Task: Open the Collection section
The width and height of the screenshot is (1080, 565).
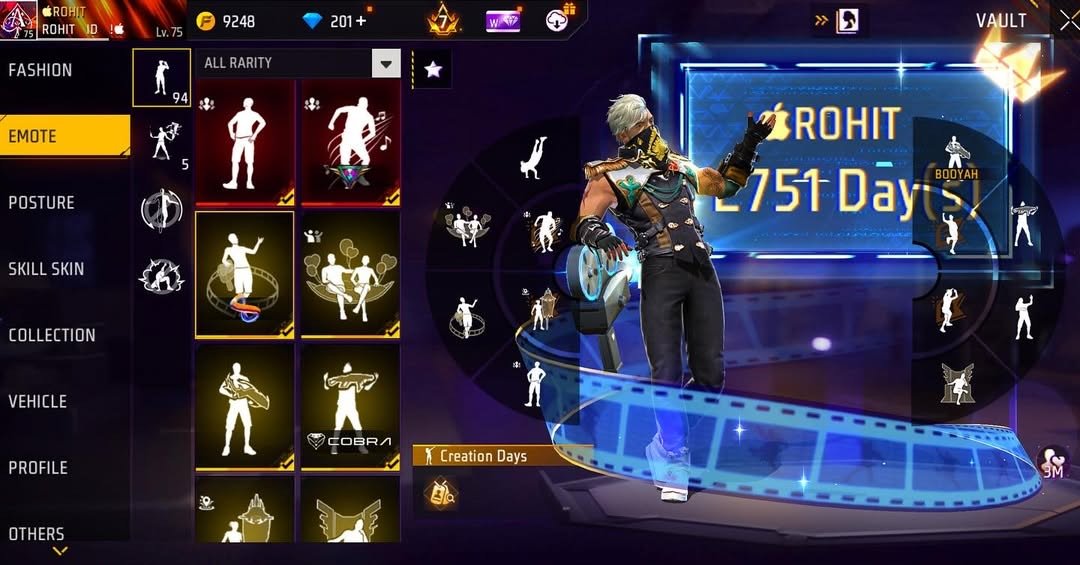Action: coord(52,335)
